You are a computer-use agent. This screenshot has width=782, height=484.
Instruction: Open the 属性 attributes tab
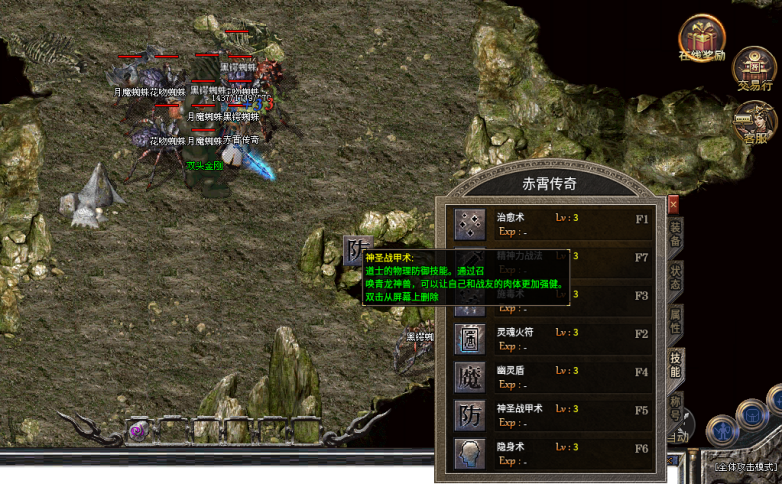point(677,320)
